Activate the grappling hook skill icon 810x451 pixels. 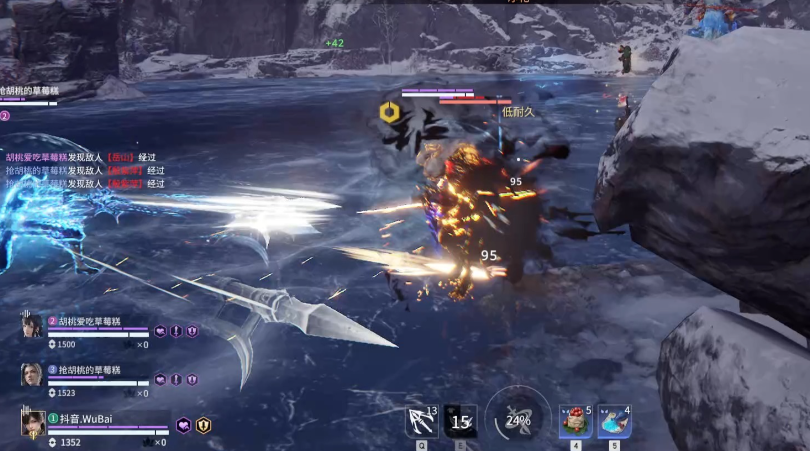(x=422, y=421)
